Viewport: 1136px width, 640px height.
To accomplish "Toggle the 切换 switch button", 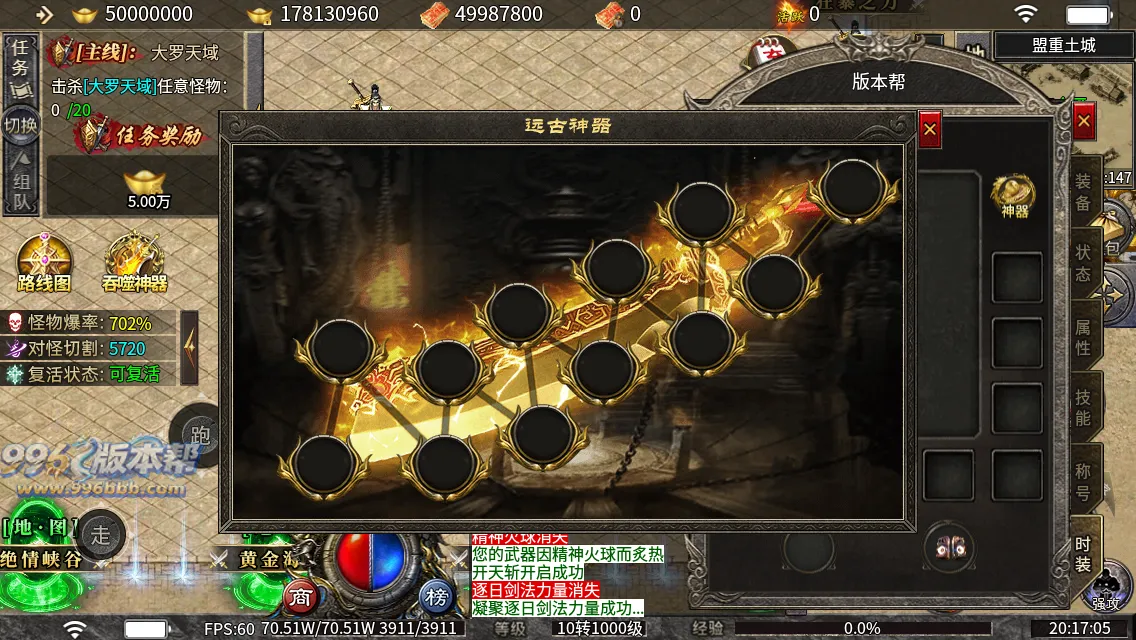I will tap(21, 125).
